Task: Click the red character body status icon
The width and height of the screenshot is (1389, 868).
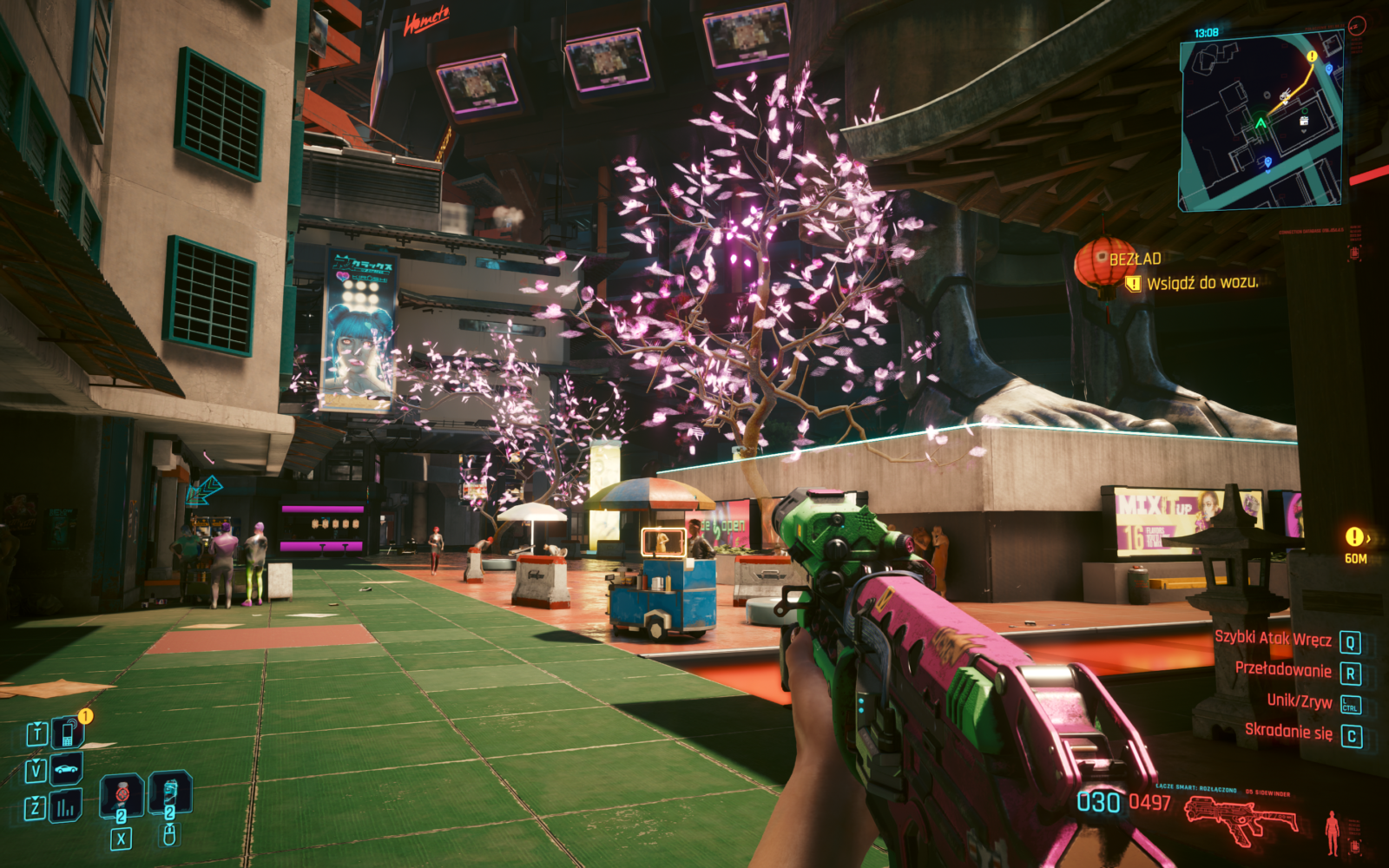Action: pyautogui.click(x=1332, y=832)
